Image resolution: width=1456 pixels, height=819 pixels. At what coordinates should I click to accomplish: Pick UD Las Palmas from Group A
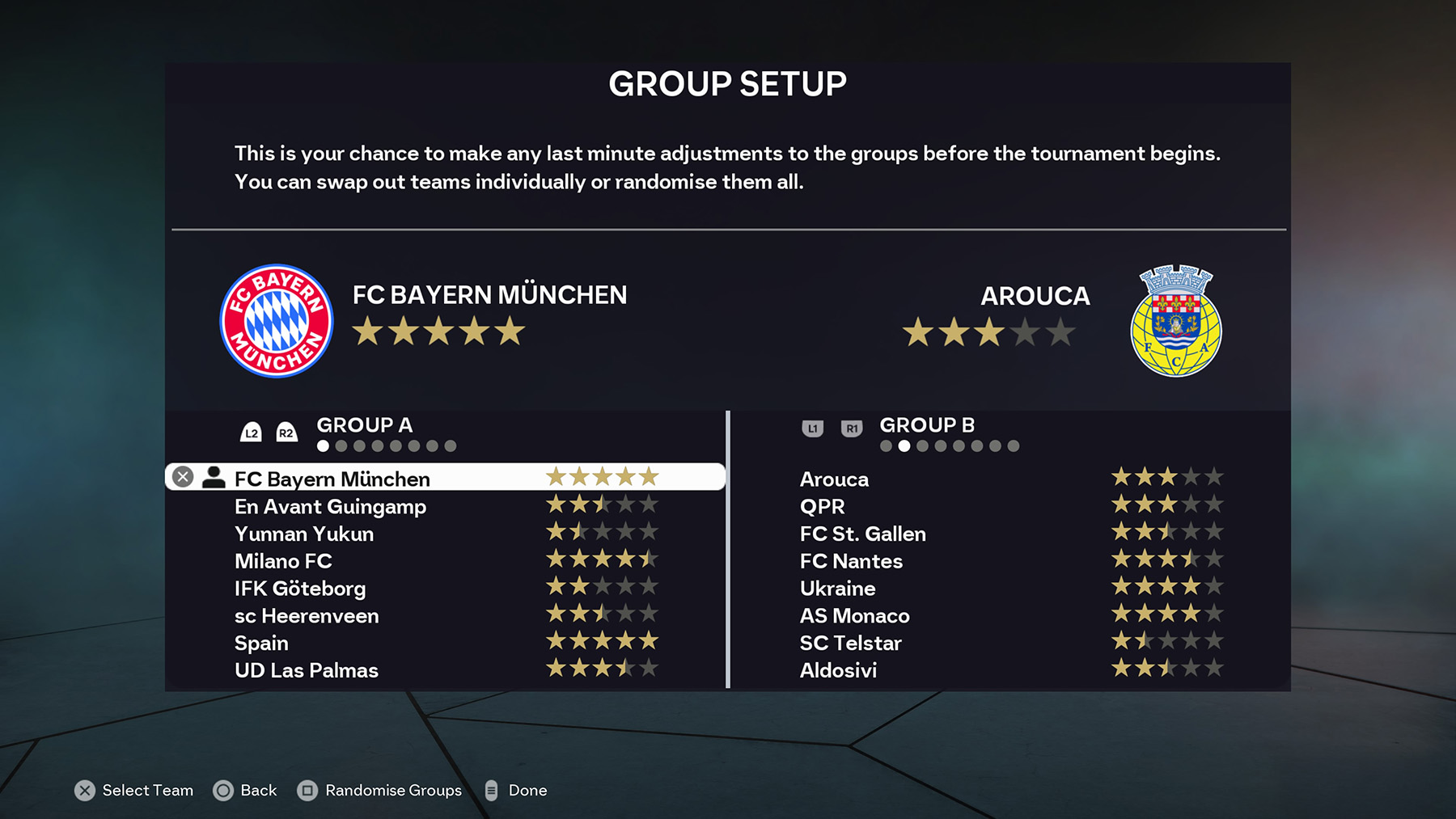[x=306, y=670]
